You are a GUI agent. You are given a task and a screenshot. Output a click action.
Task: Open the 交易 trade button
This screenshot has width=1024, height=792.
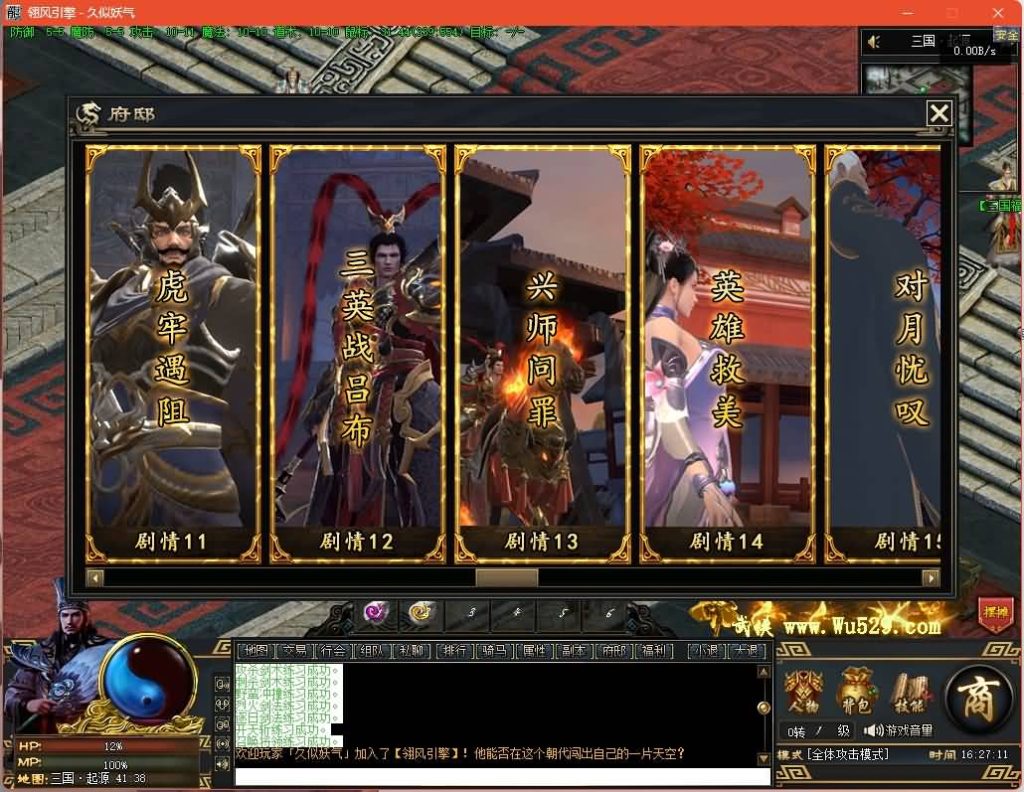[x=291, y=651]
